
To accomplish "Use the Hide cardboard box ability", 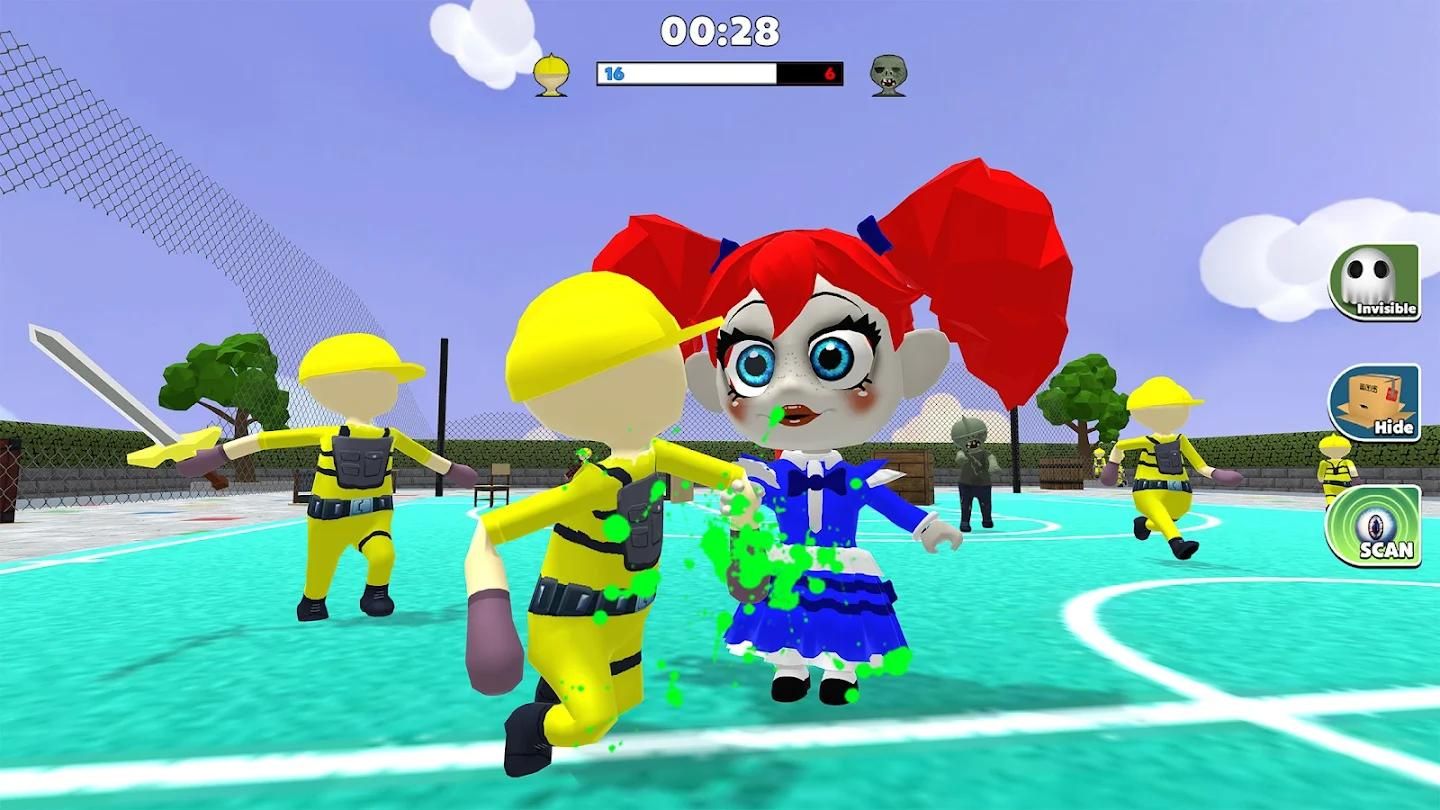I will tap(1374, 402).
